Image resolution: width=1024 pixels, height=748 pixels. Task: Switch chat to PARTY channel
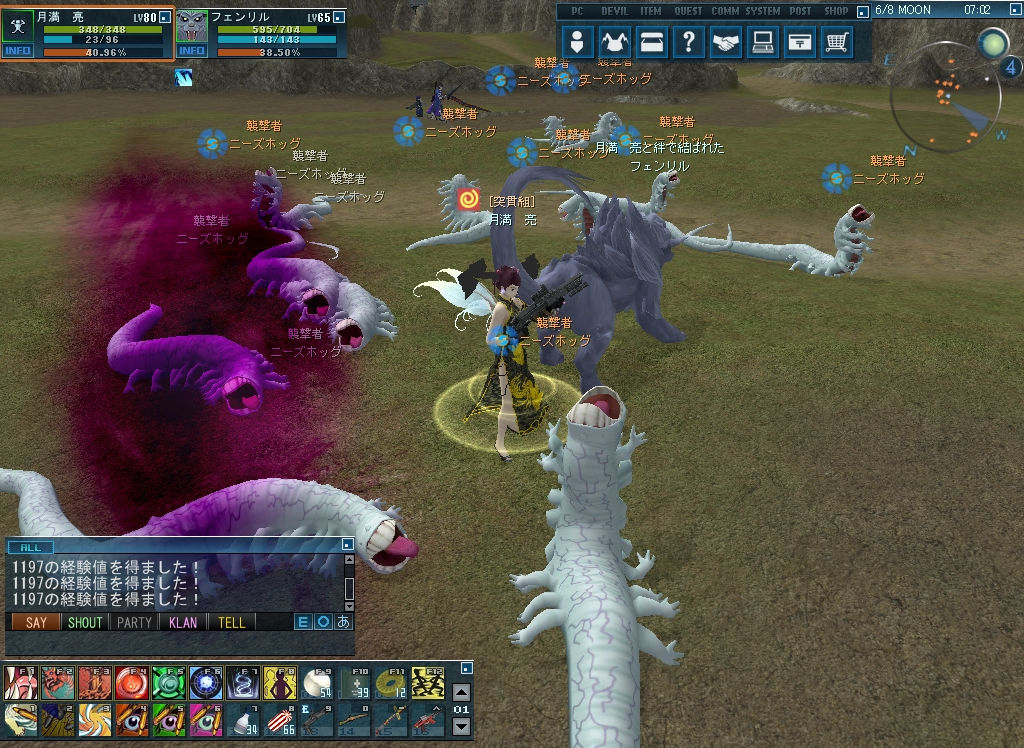pos(134,622)
